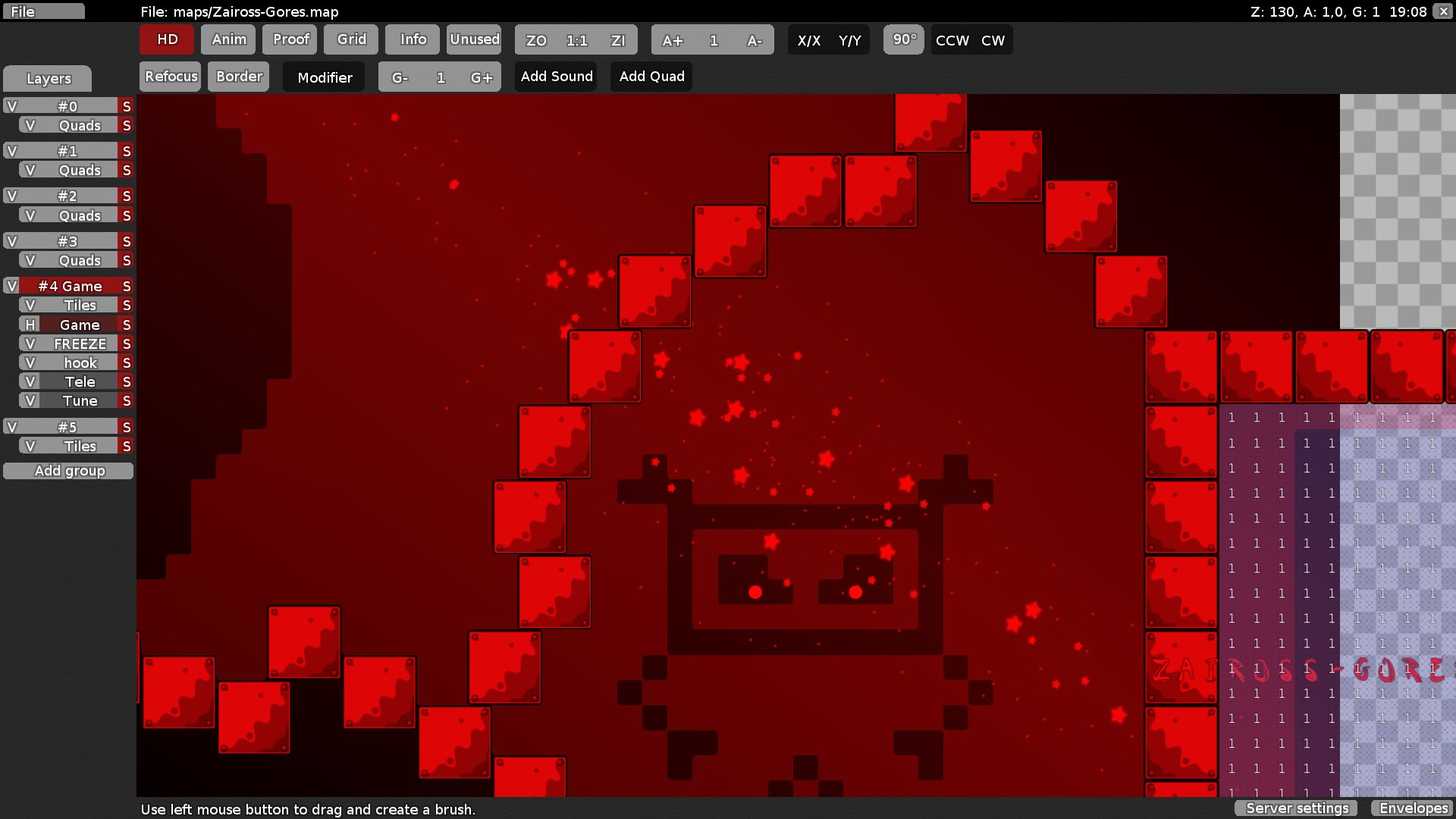Enable Proof borders view
Screen dimensions: 1456x819
290,39
